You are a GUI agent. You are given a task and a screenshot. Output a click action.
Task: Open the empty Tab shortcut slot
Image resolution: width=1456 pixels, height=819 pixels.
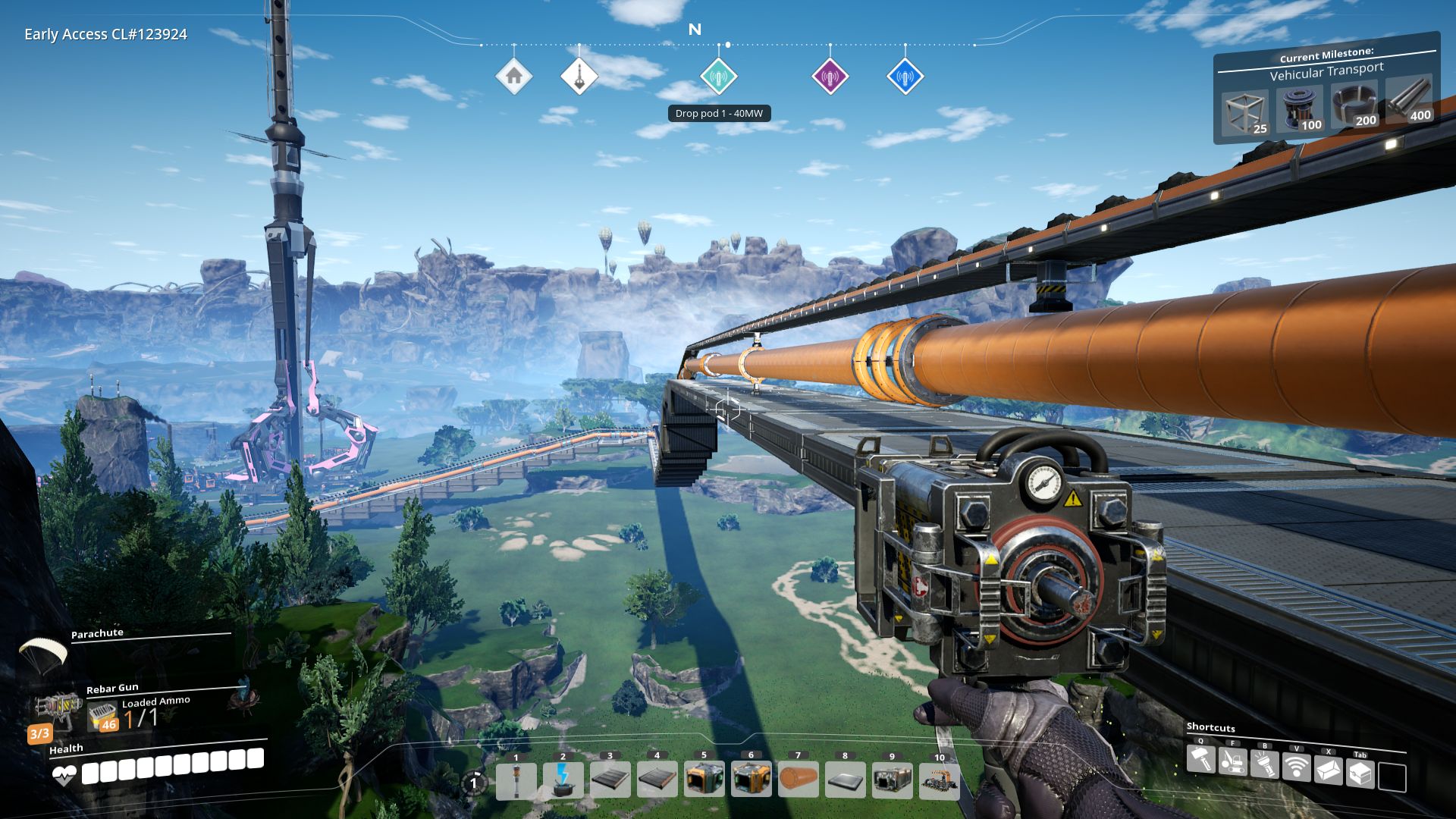(1393, 775)
